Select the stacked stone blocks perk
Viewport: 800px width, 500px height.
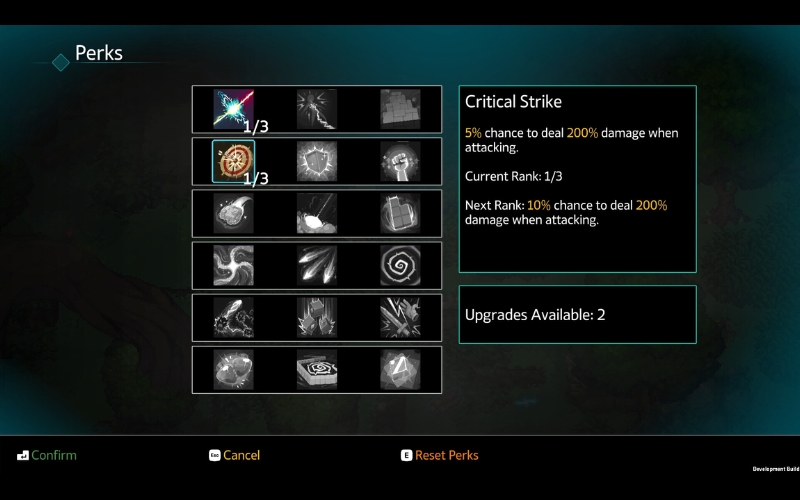[400, 109]
